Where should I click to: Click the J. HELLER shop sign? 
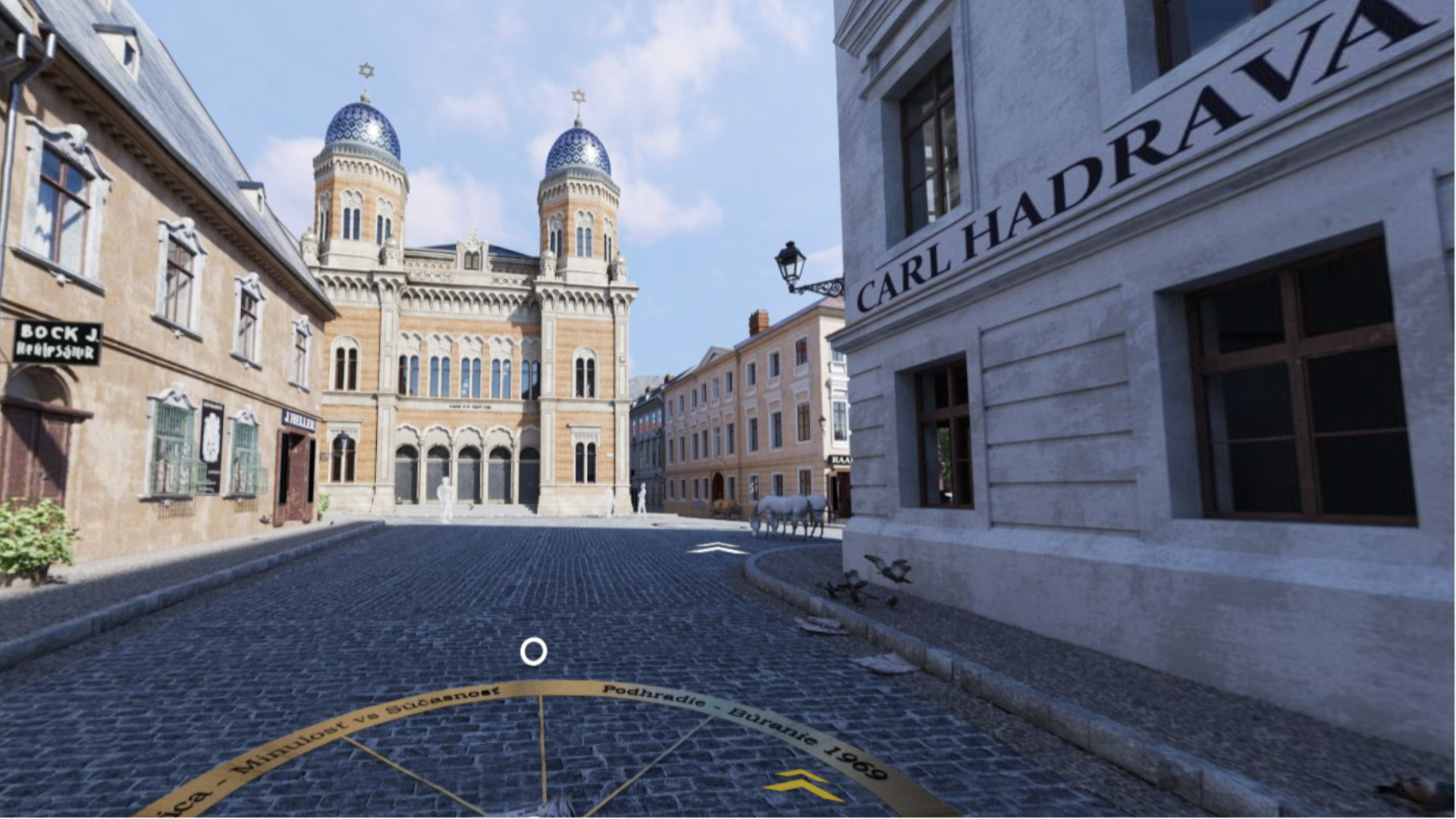point(298,420)
